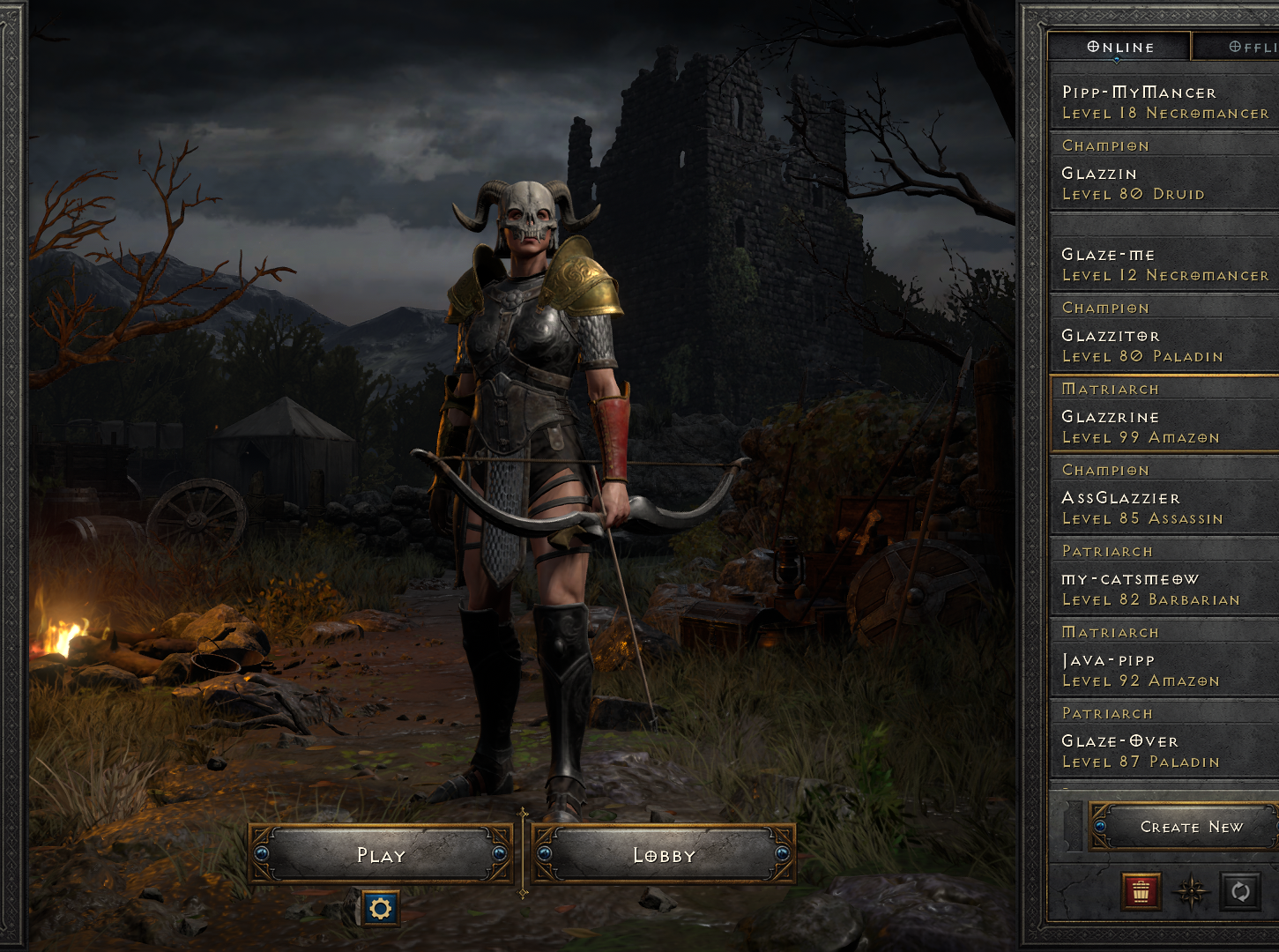This screenshot has width=1279, height=952.
Task: Click the ladder star emblem
Action: pos(1192,892)
